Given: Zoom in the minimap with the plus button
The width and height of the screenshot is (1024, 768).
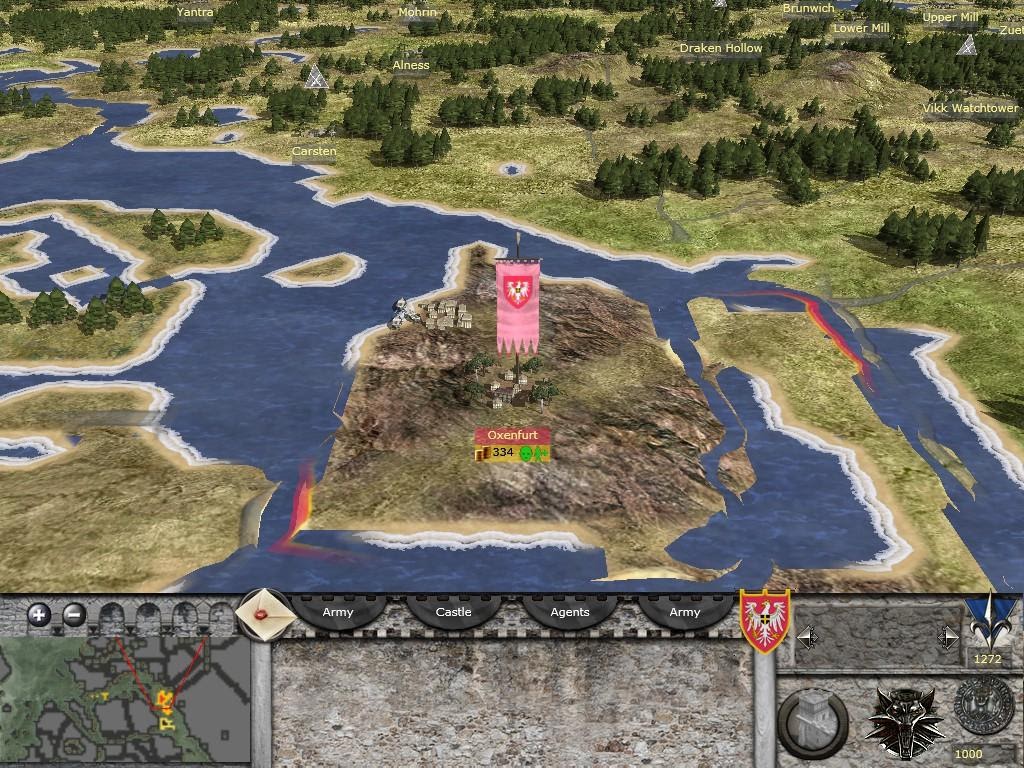Looking at the screenshot, I should click(x=39, y=615).
